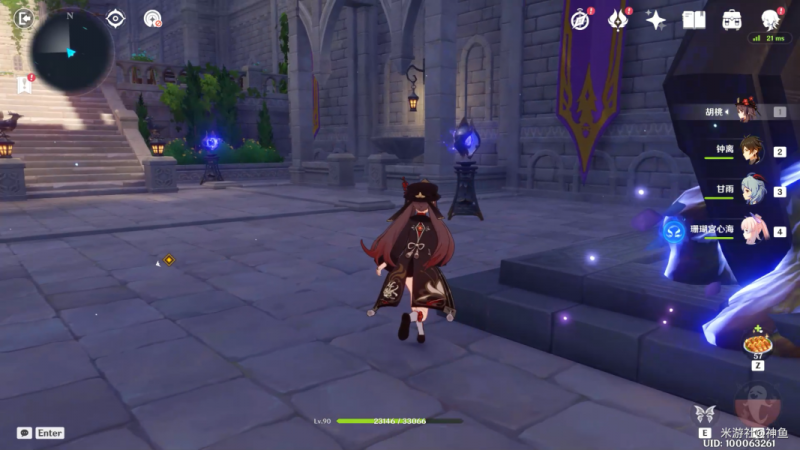Open the Paimon menu icon
The image size is (800, 450).
click(770, 19)
